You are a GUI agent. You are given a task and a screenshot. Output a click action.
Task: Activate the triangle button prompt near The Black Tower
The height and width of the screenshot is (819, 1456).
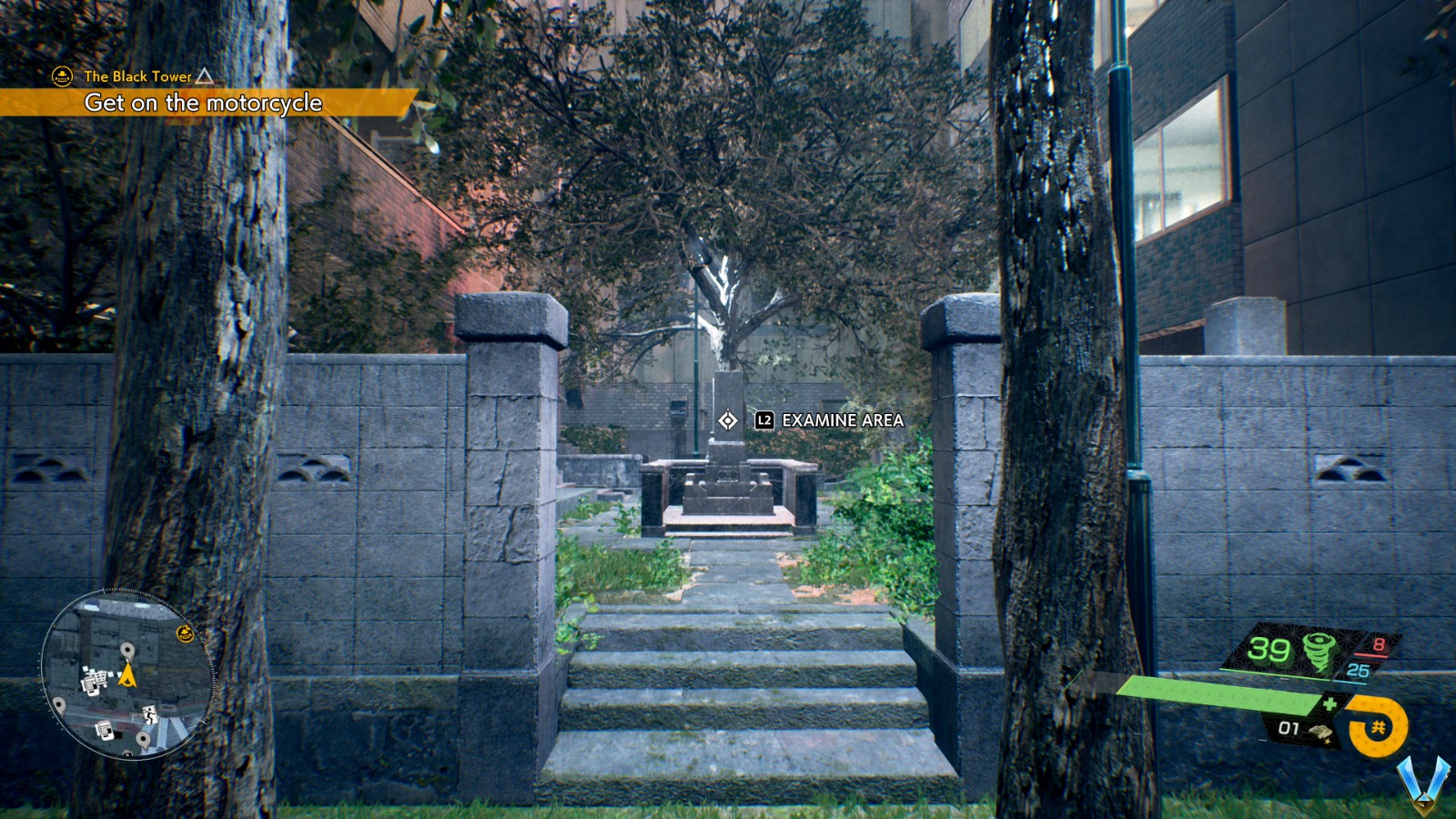[x=204, y=78]
